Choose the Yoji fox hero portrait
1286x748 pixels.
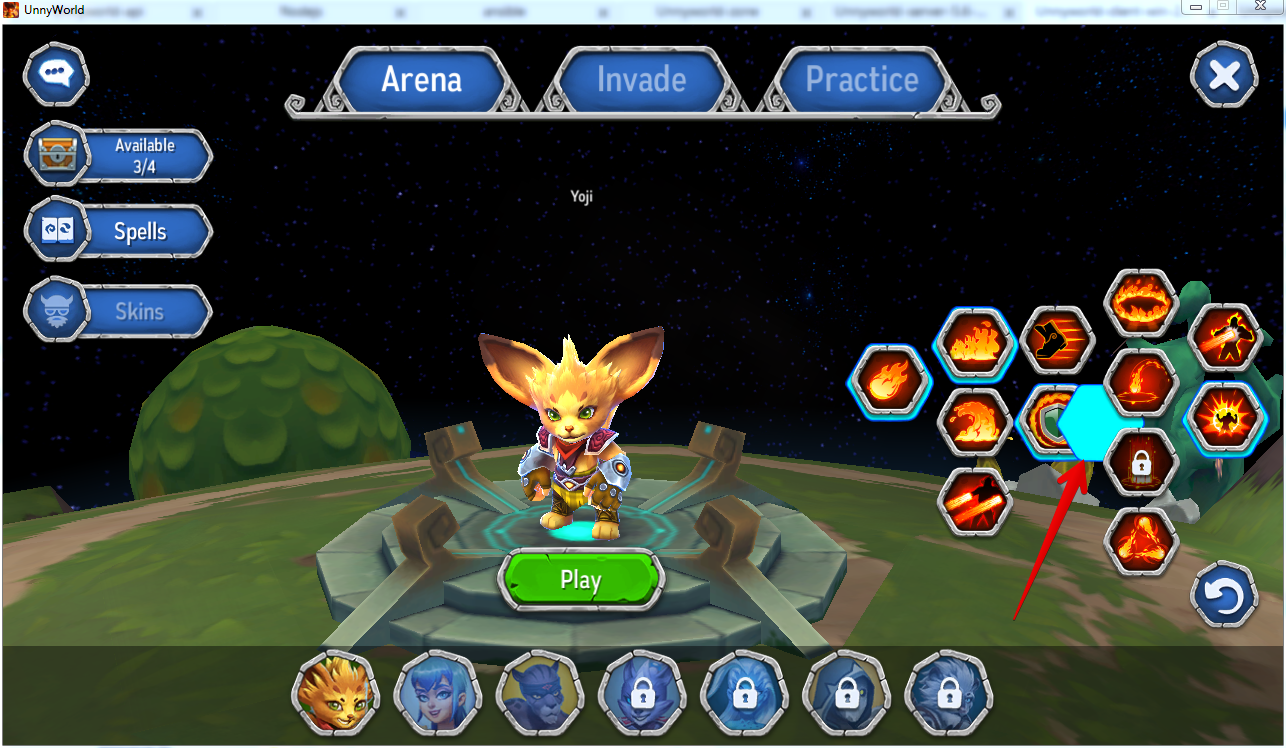(335, 691)
